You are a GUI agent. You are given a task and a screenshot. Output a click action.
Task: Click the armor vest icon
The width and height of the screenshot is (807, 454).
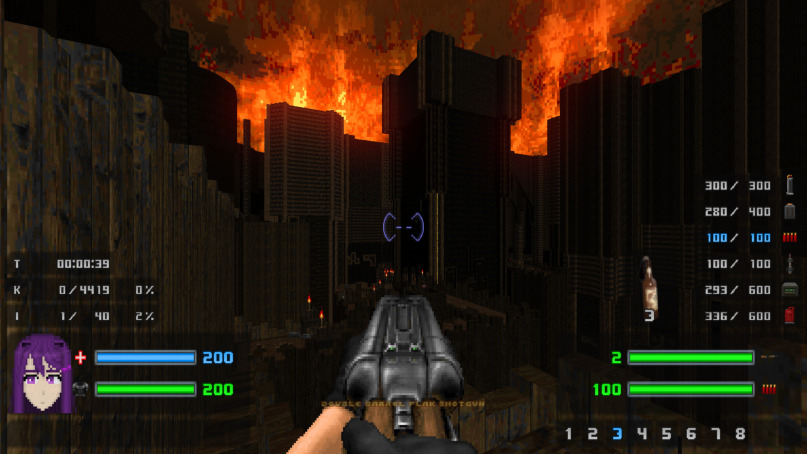point(80,389)
